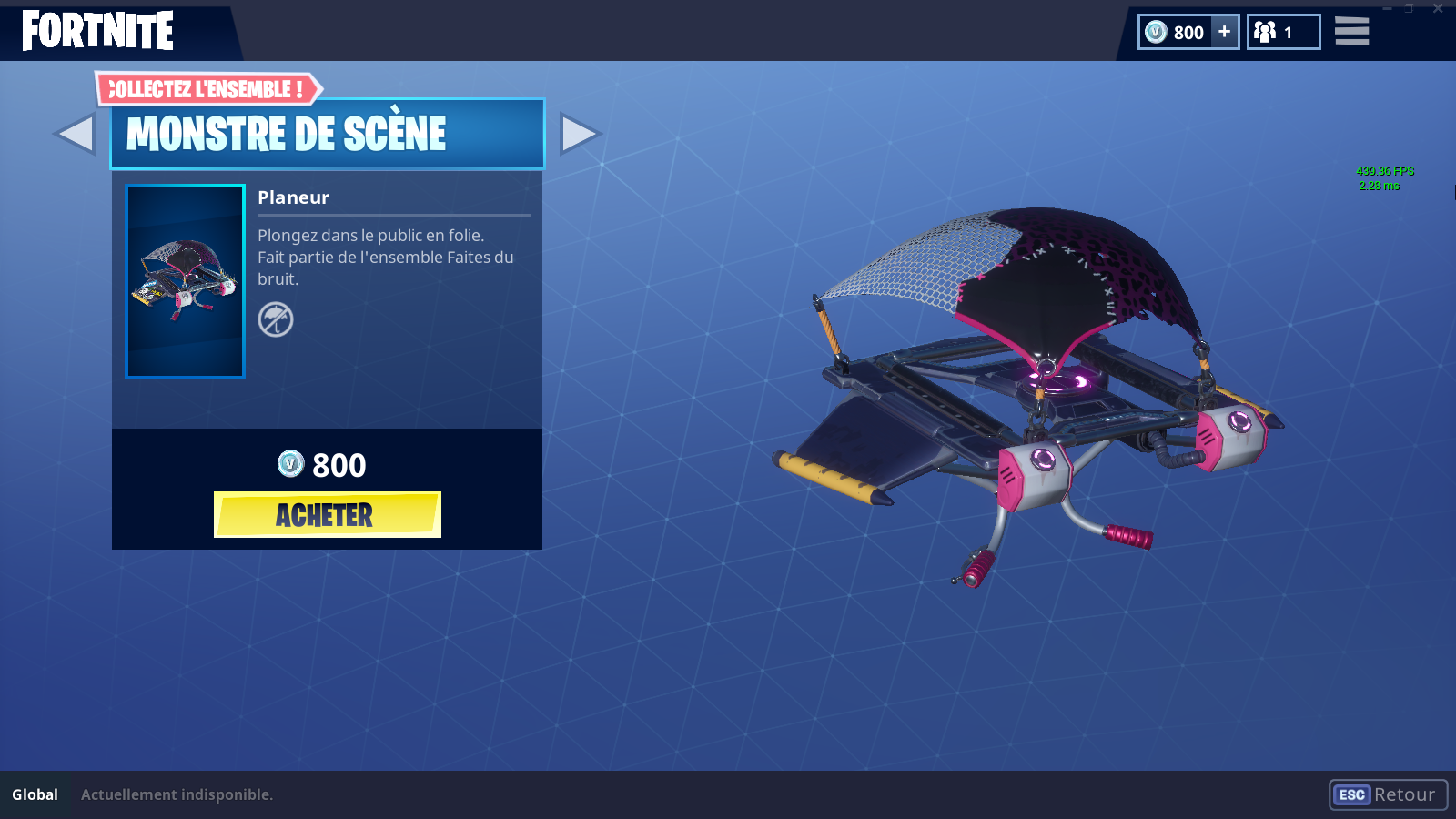Select the Global chat tab

point(35,794)
